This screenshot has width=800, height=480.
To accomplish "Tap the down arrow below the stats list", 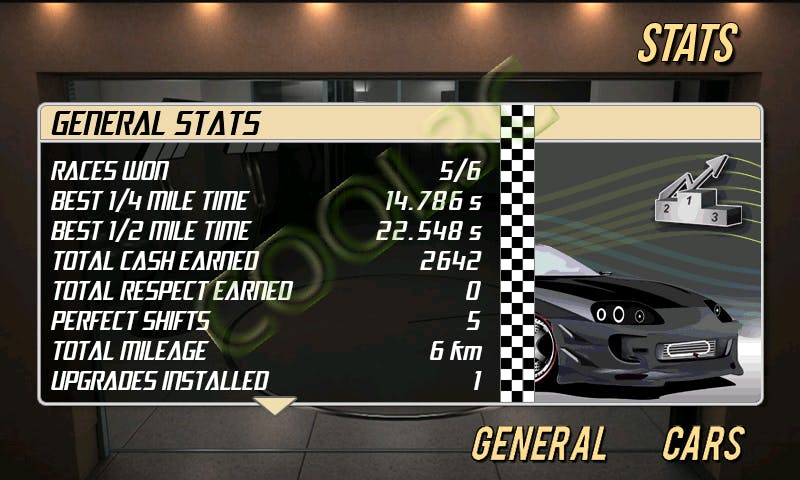I will coord(276,405).
